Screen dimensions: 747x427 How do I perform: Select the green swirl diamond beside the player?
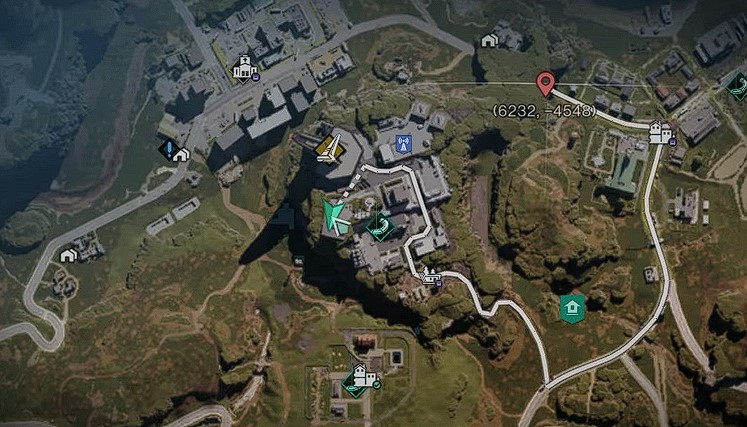[x=380, y=228]
